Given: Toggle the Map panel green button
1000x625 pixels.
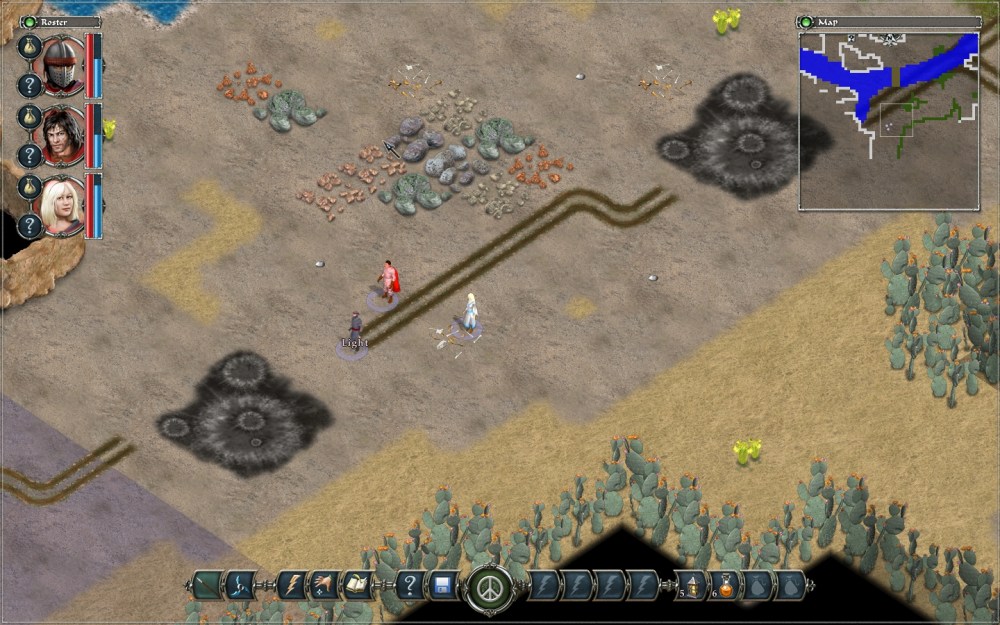Looking at the screenshot, I should [807, 21].
